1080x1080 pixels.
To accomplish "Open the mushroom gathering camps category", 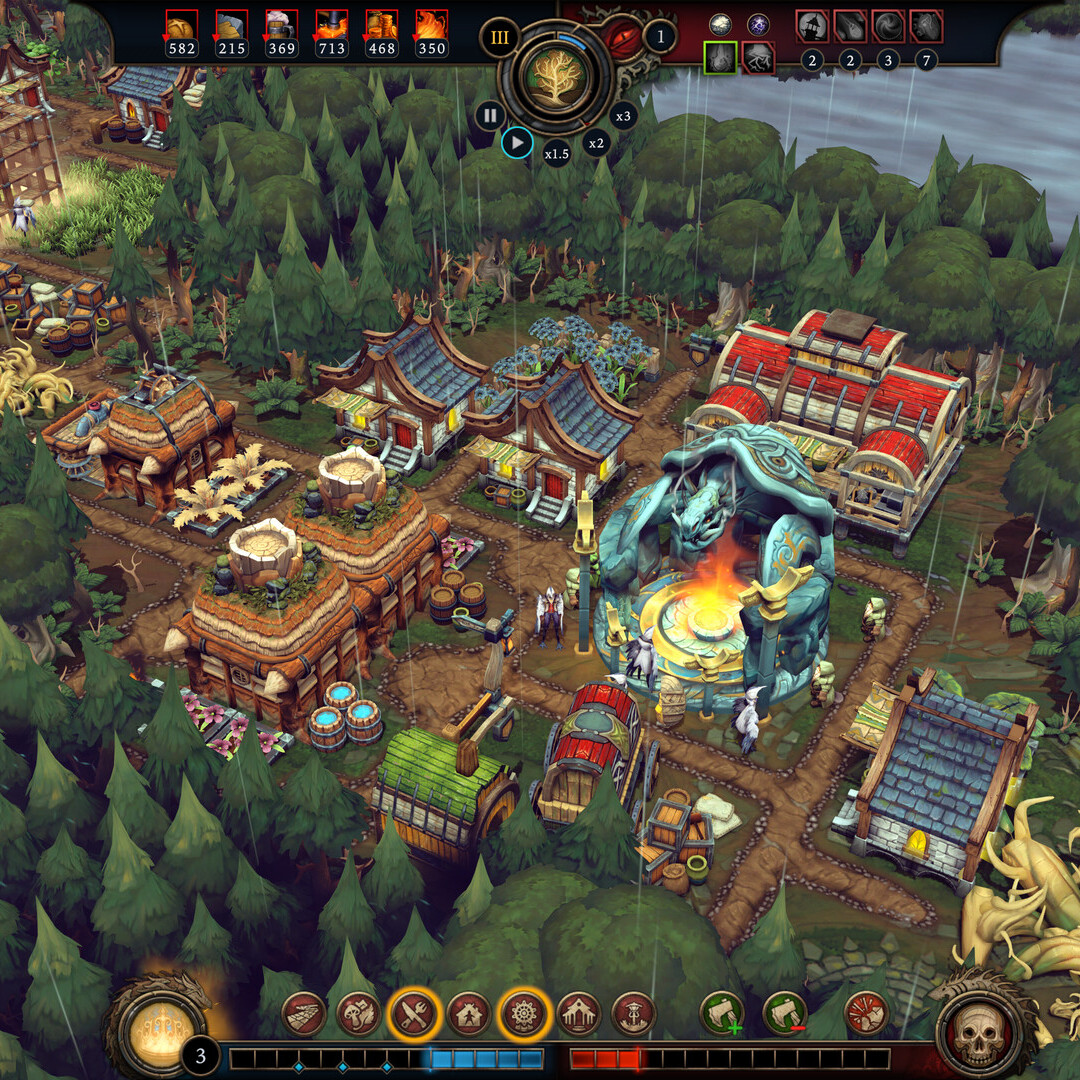I will coord(357,1014).
